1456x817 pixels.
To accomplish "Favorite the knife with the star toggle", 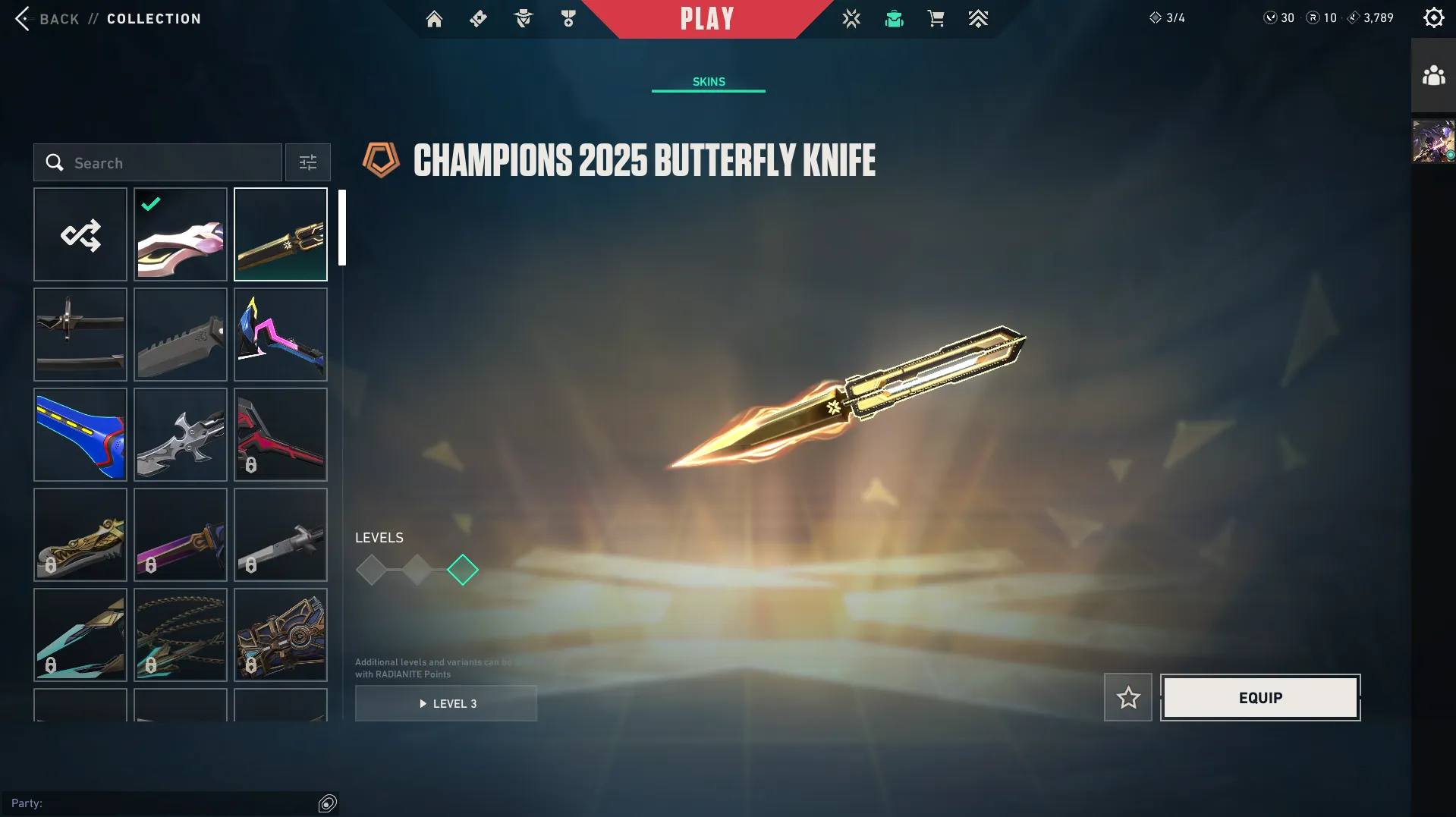I will tap(1127, 697).
